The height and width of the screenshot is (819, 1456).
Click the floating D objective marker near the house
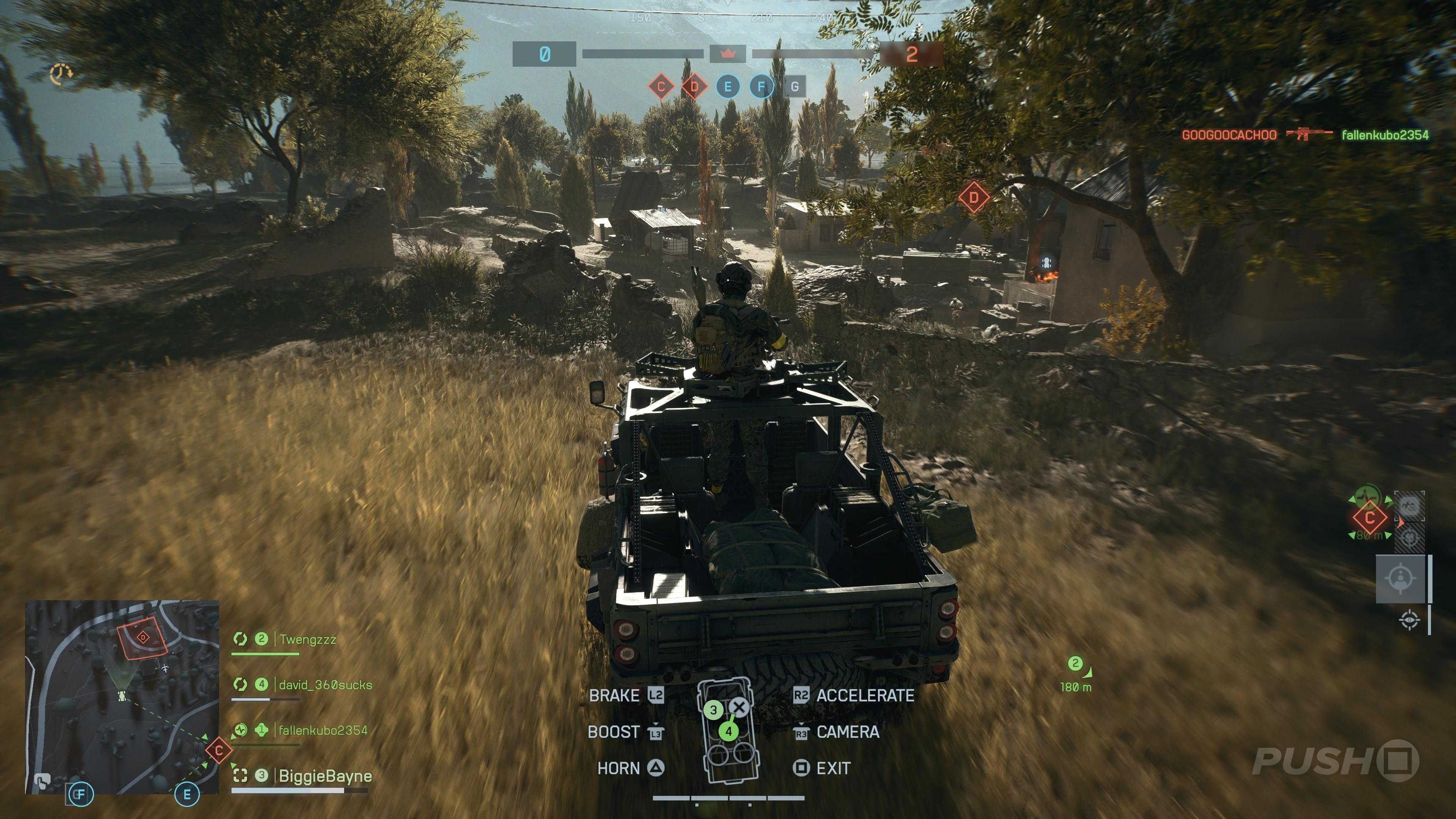pos(973,198)
